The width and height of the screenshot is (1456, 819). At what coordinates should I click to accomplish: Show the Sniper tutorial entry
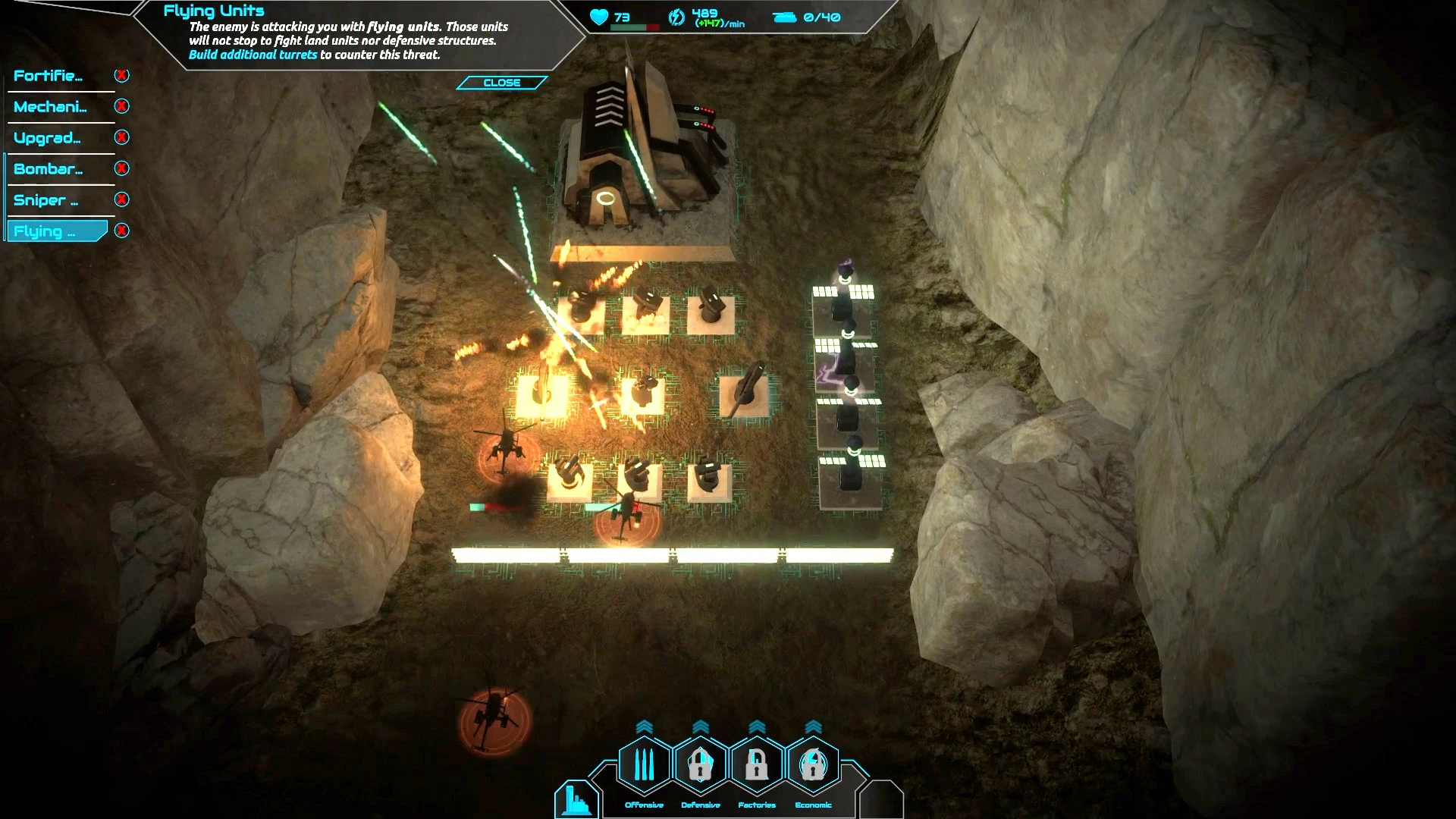(x=45, y=200)
